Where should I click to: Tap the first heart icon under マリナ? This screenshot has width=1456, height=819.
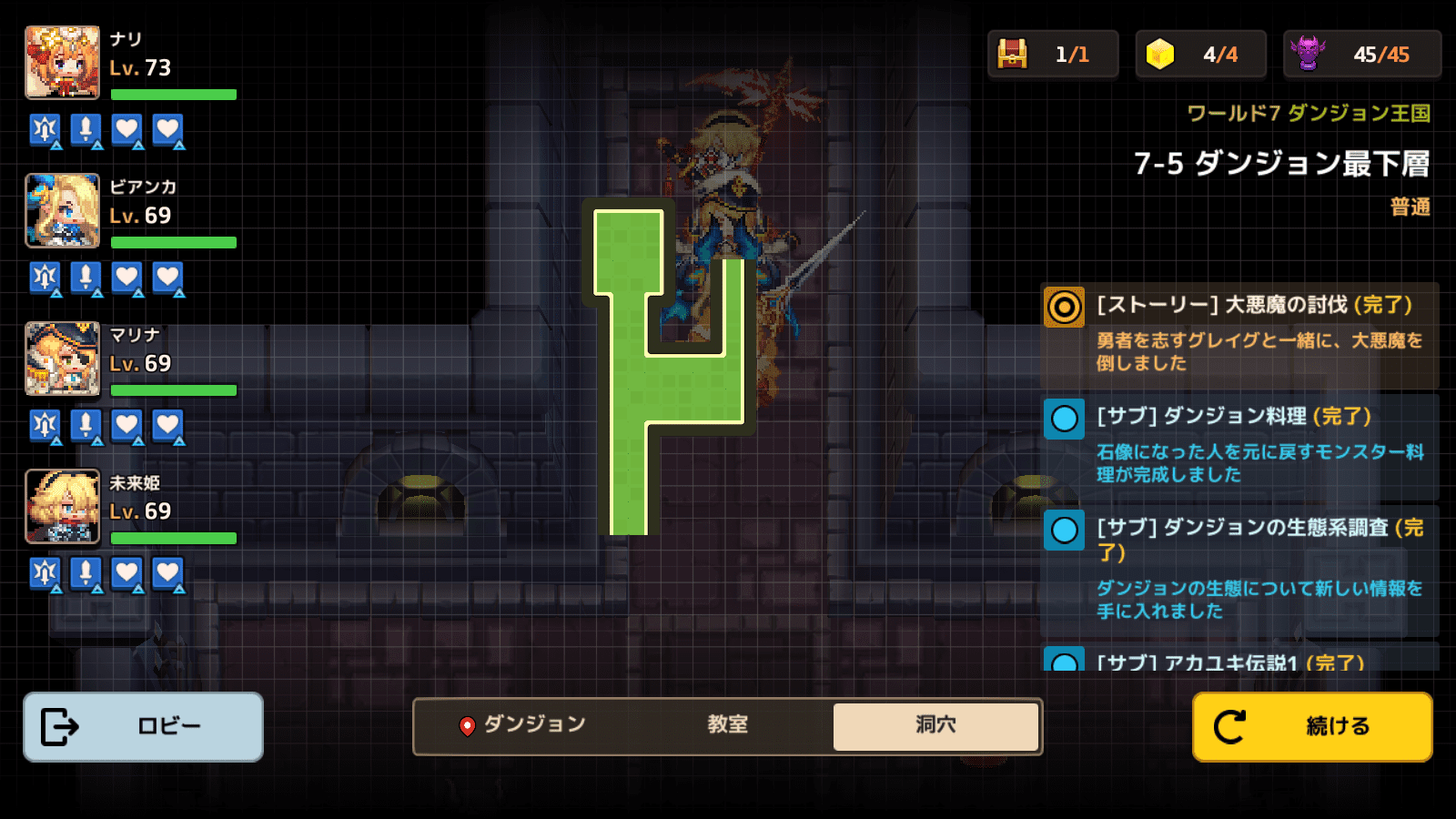[126, 426]
